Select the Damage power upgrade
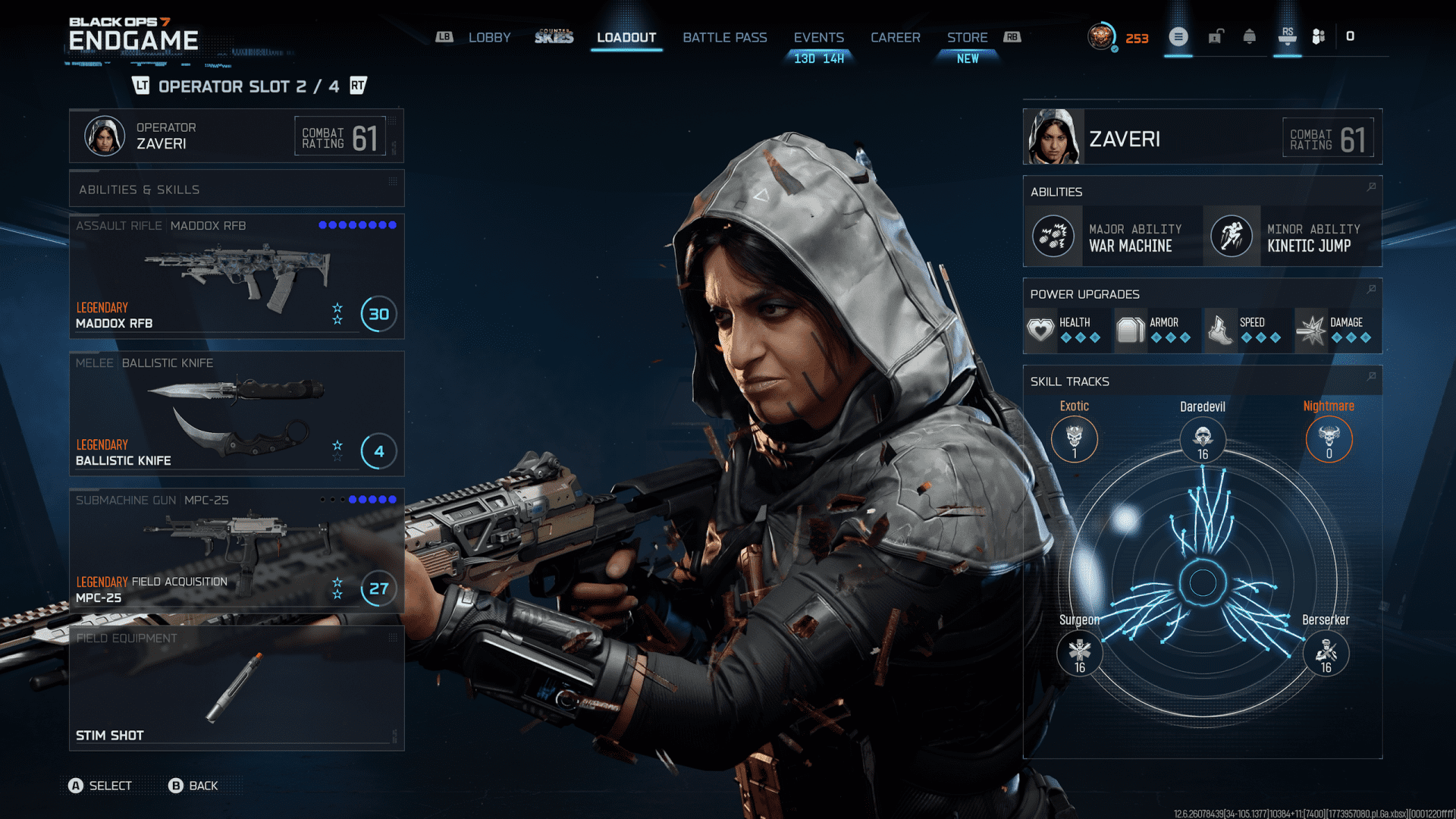Screen dimensions: 1456x819 pyautogui.click(x=1336, y=330)
